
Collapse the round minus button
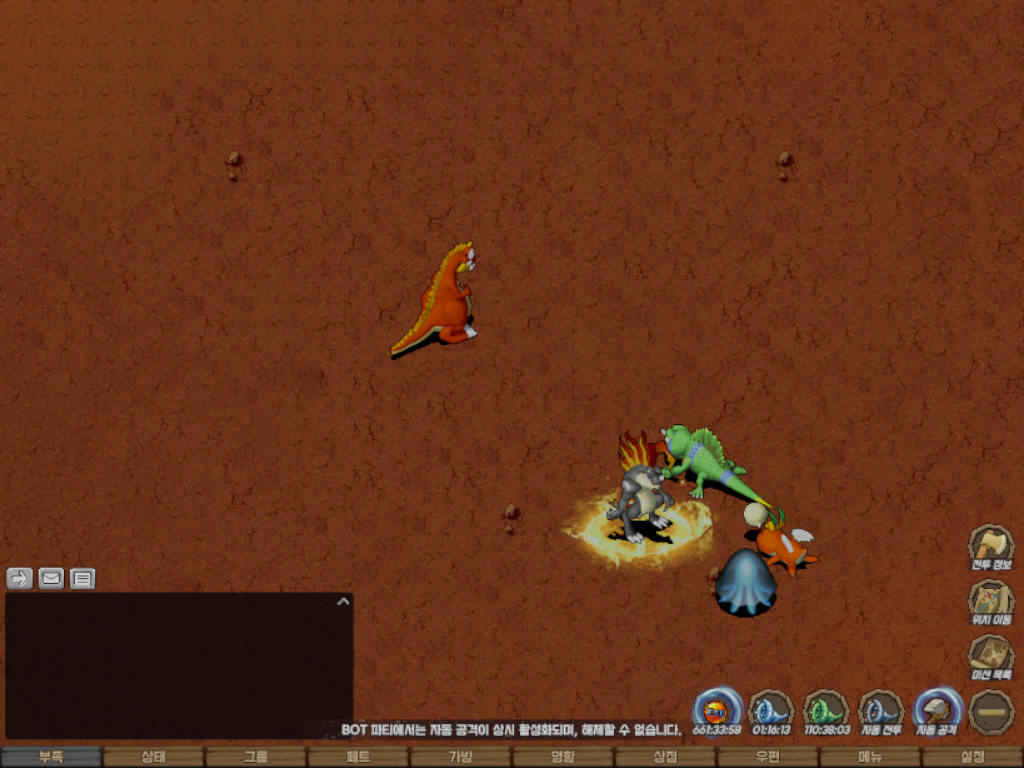pos(991,711)
